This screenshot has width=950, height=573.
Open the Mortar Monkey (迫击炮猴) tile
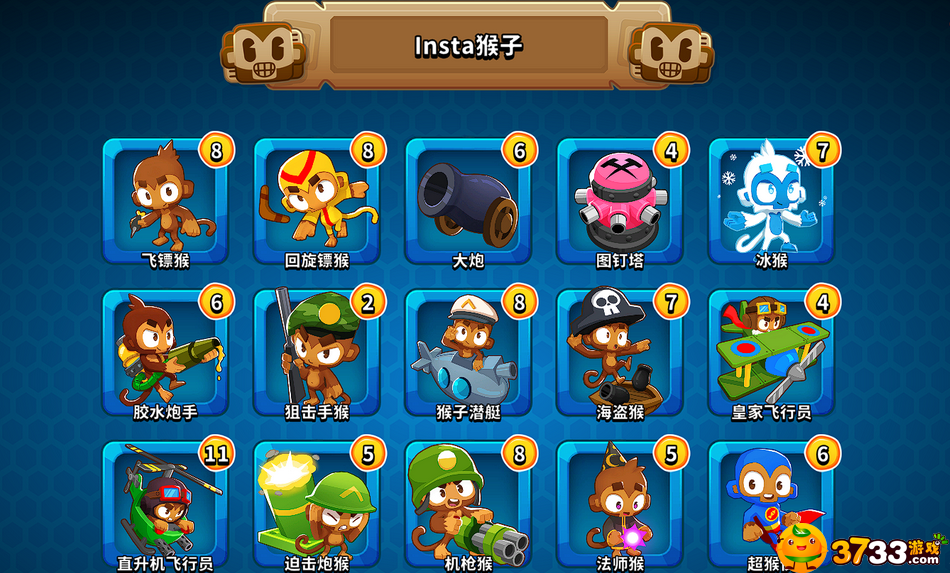click(317, 505)
